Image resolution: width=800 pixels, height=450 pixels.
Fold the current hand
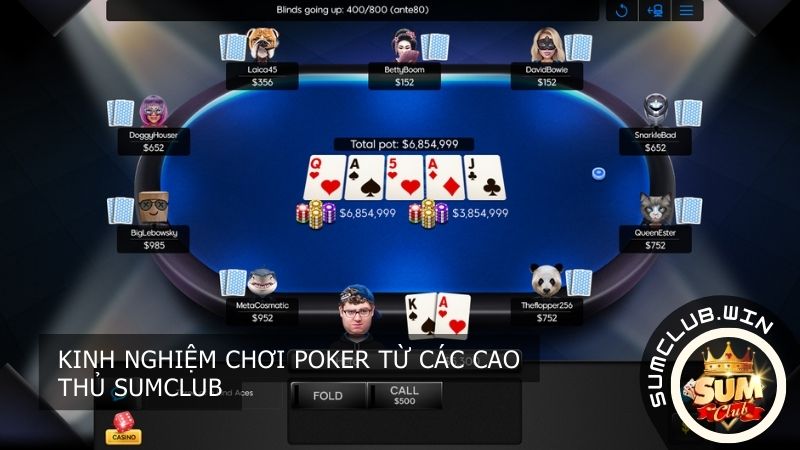click(327, 396)
